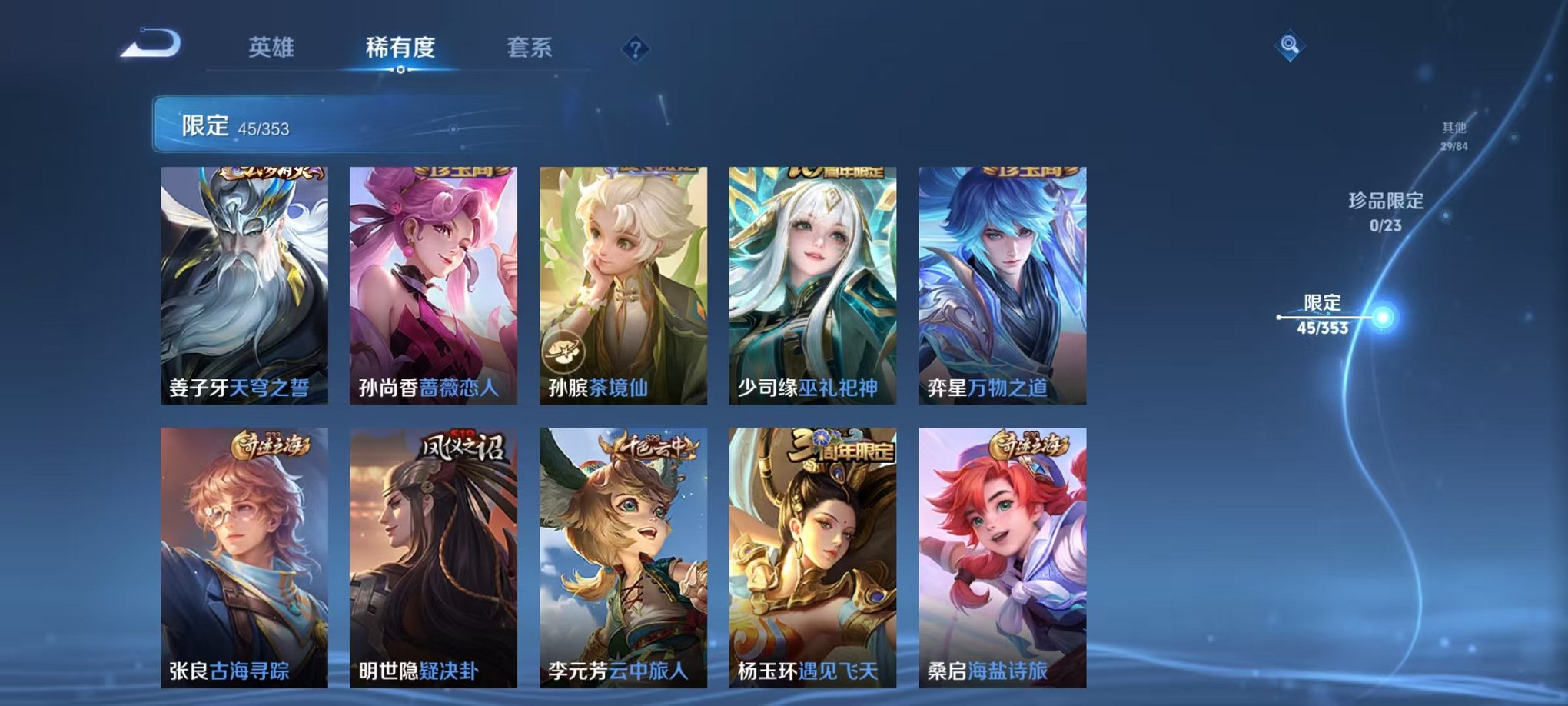Switch to the 英雄 tab
1568x706 pixels.
273,48
